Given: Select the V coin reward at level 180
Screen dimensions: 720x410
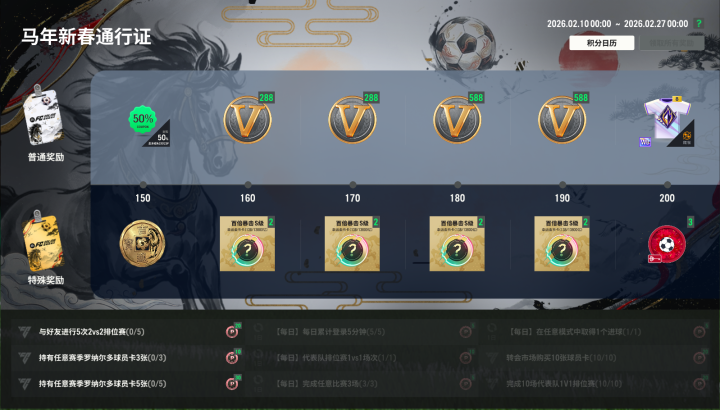Looking at the screenshot, I should tap(457, 121).
